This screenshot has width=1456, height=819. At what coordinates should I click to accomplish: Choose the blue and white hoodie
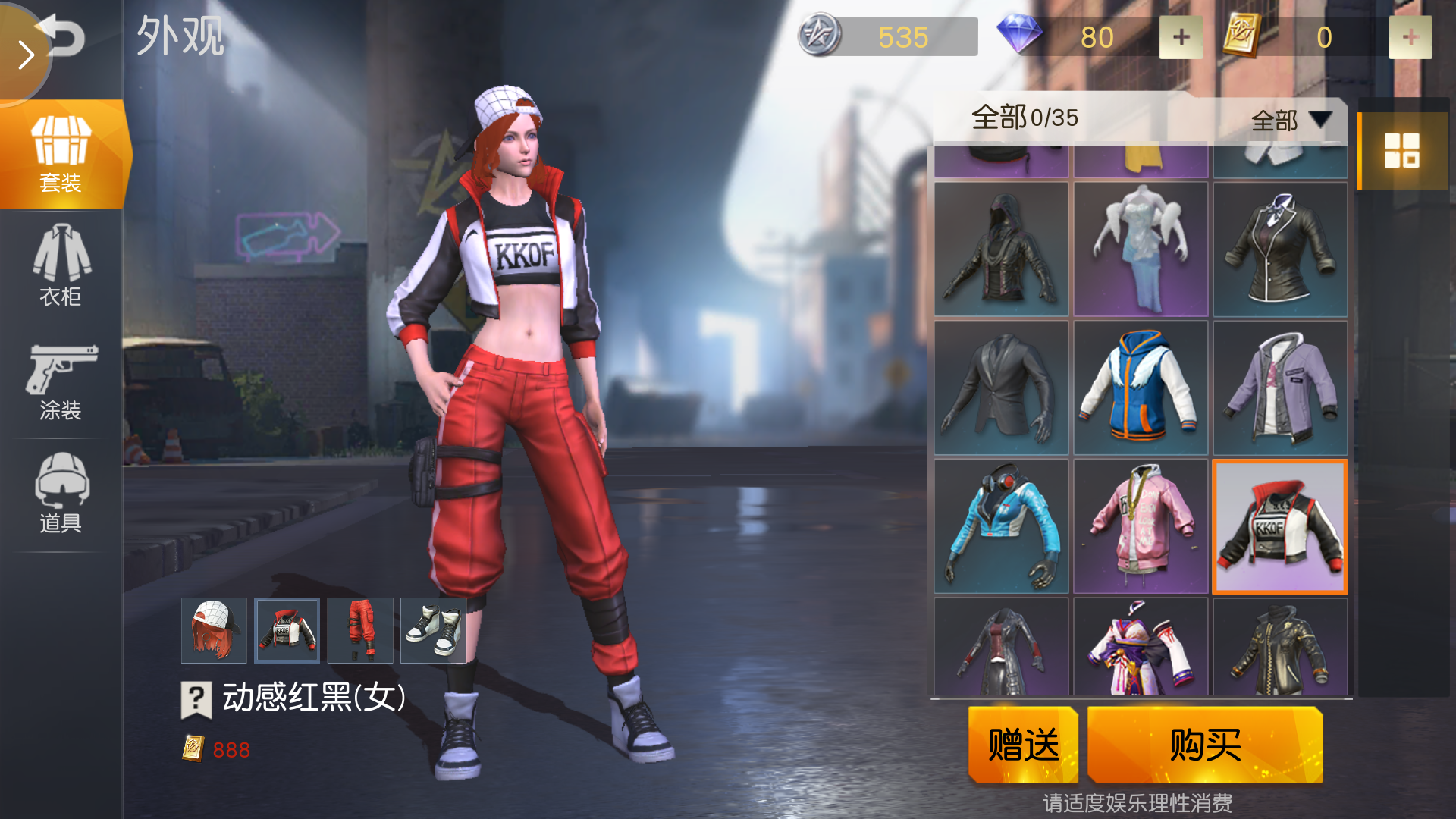pyautogui.click(x=1141, y=388)
